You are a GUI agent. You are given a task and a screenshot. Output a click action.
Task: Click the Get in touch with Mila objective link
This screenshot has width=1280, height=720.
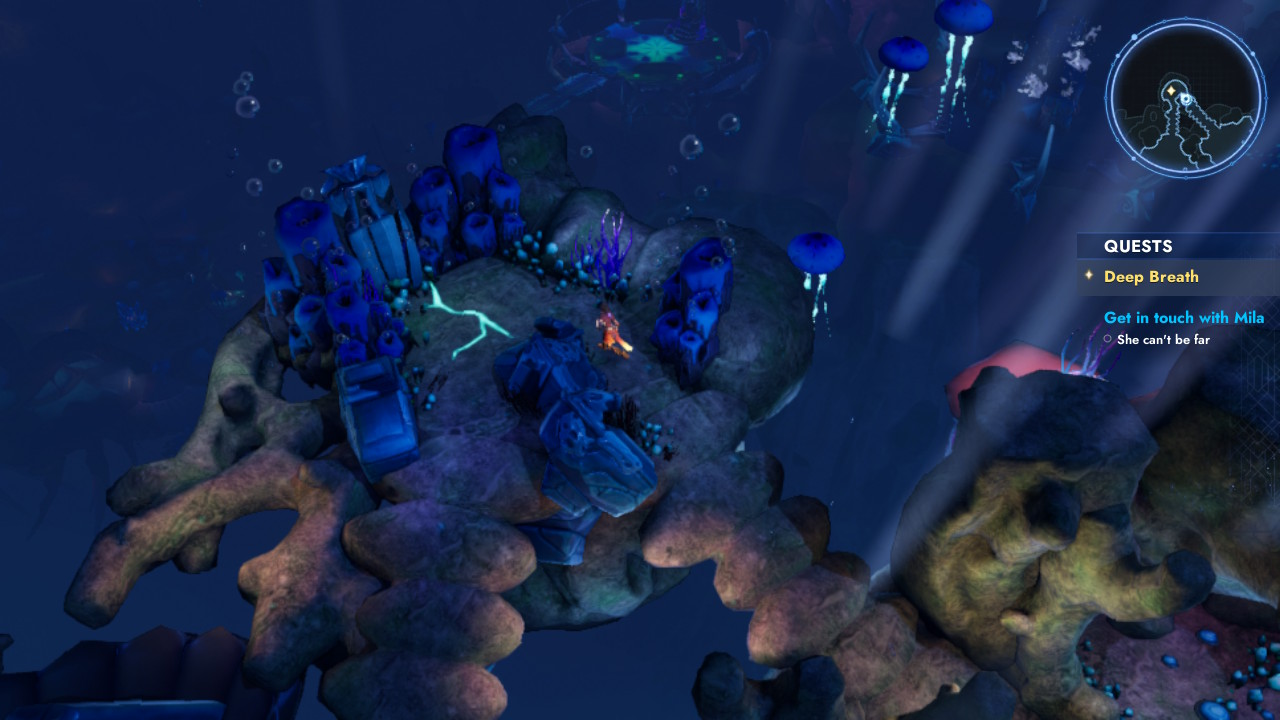pos(1184,317)
